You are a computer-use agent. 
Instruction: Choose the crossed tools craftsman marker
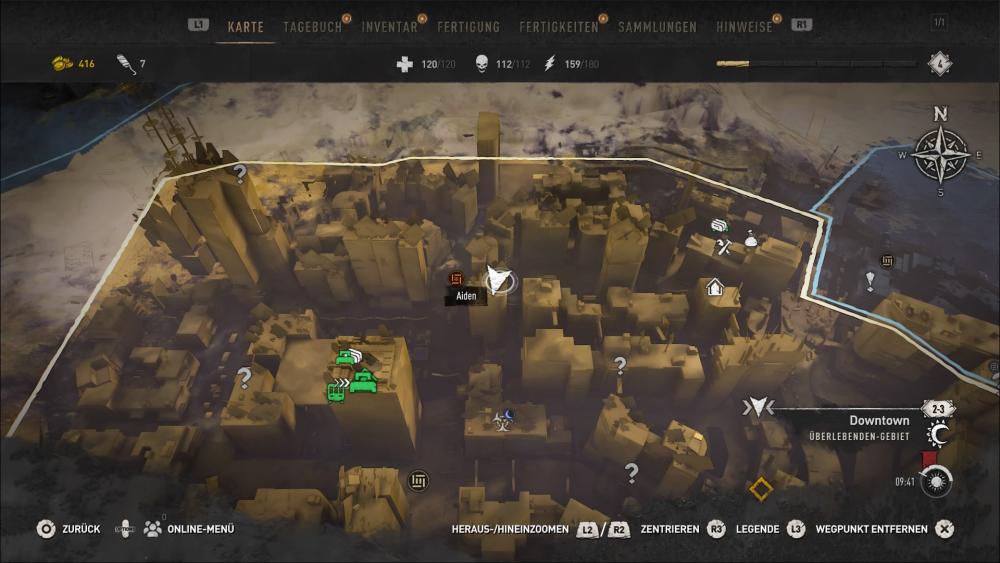coord(725,245)
